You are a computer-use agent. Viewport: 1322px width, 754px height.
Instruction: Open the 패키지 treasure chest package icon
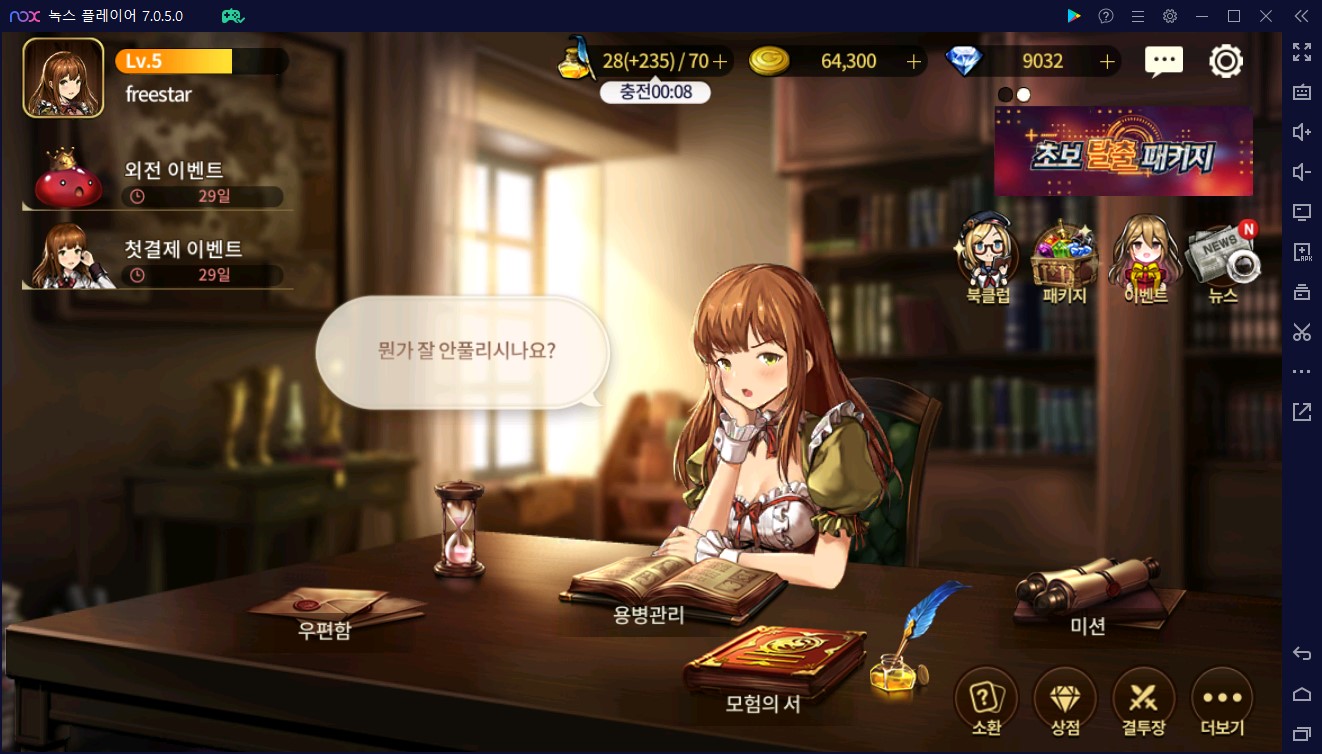point(1064,252)
